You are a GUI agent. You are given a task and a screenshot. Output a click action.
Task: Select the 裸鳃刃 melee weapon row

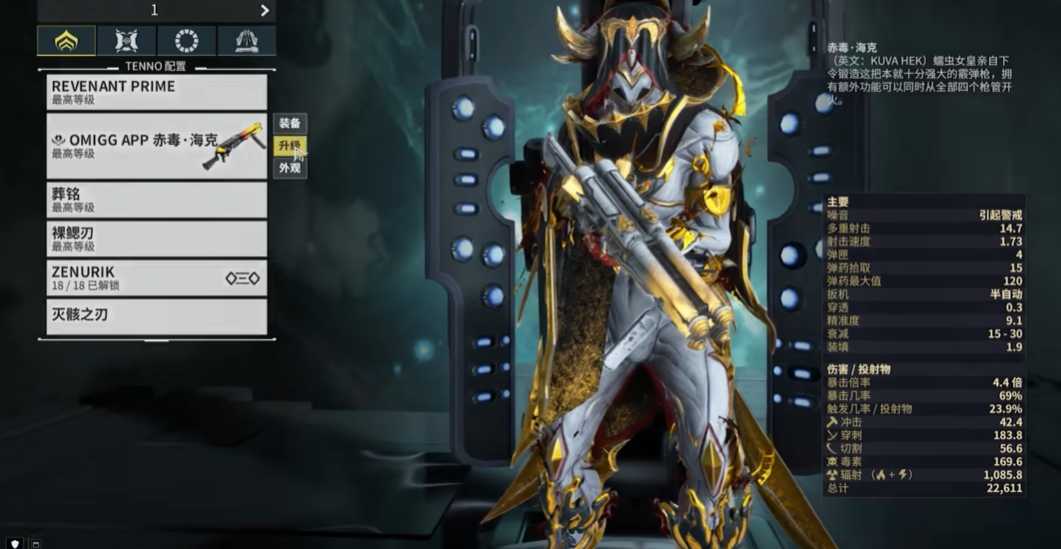[x=157, y=238]
